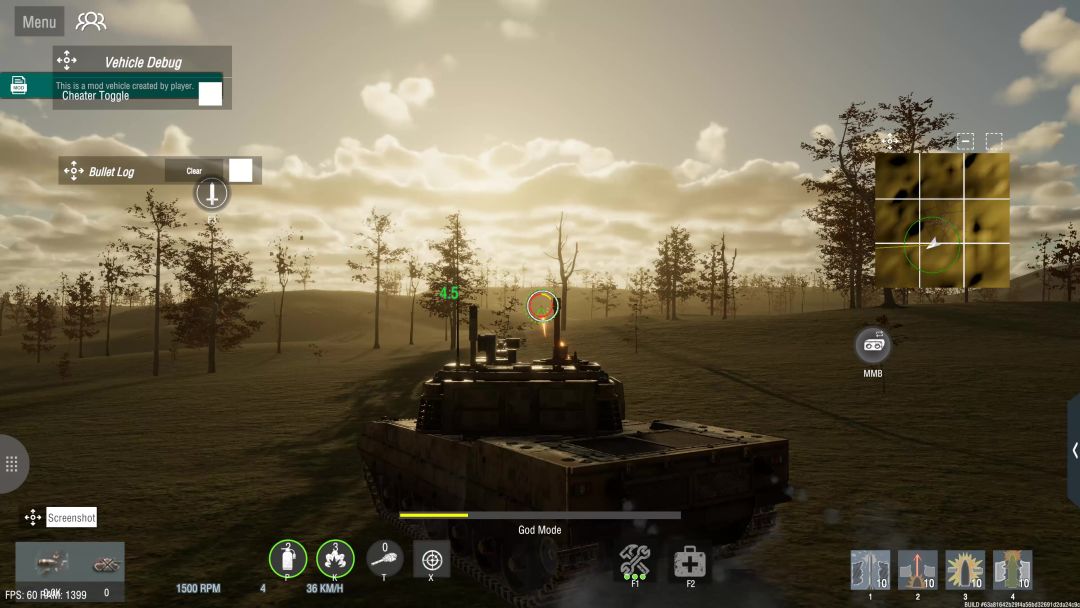1080x608 pixels.
Task: Open the players list icon
Action: tap(91, 21)
